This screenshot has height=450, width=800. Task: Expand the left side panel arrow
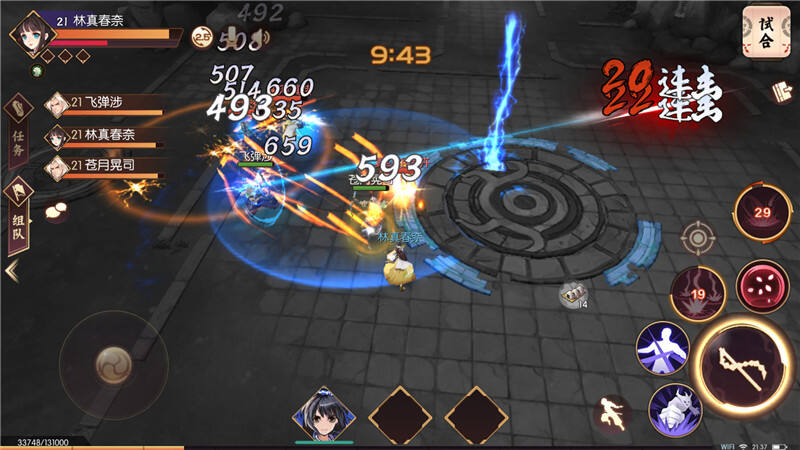[x=12, y=270]
